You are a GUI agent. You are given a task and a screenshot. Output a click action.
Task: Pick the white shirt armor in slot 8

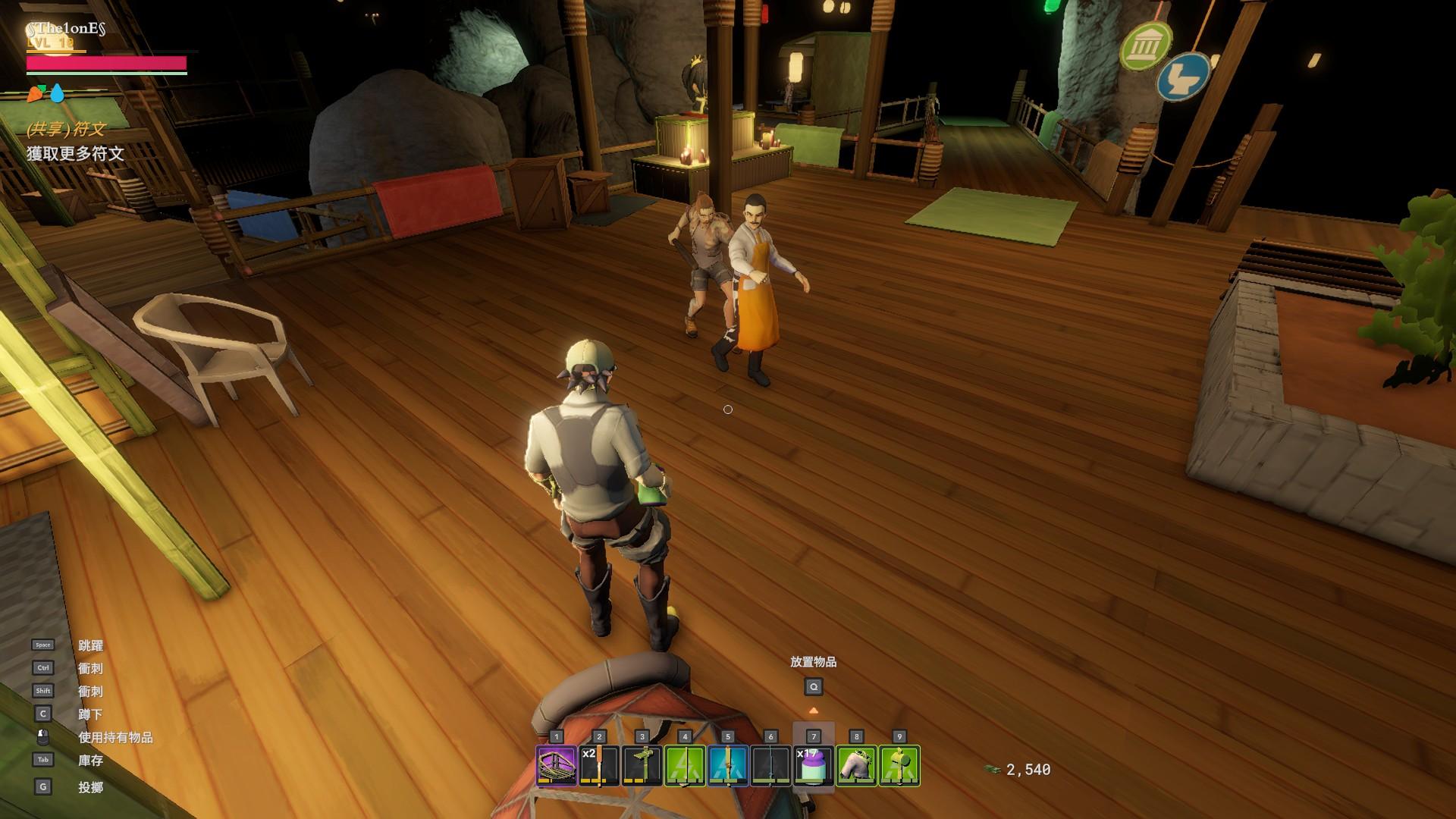tap(856, 766)
